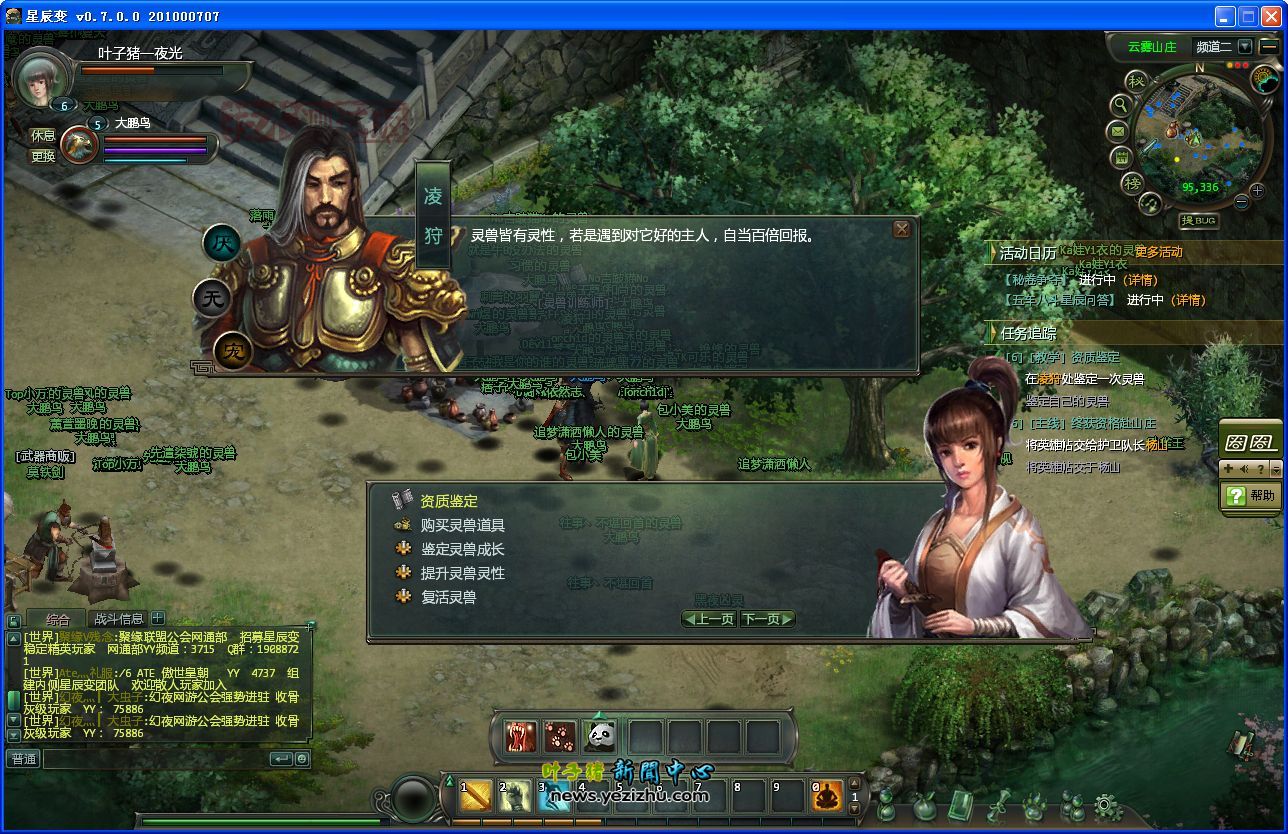Go to next page with 下一页
1288x834 pixels.
(x=767, y=619)
